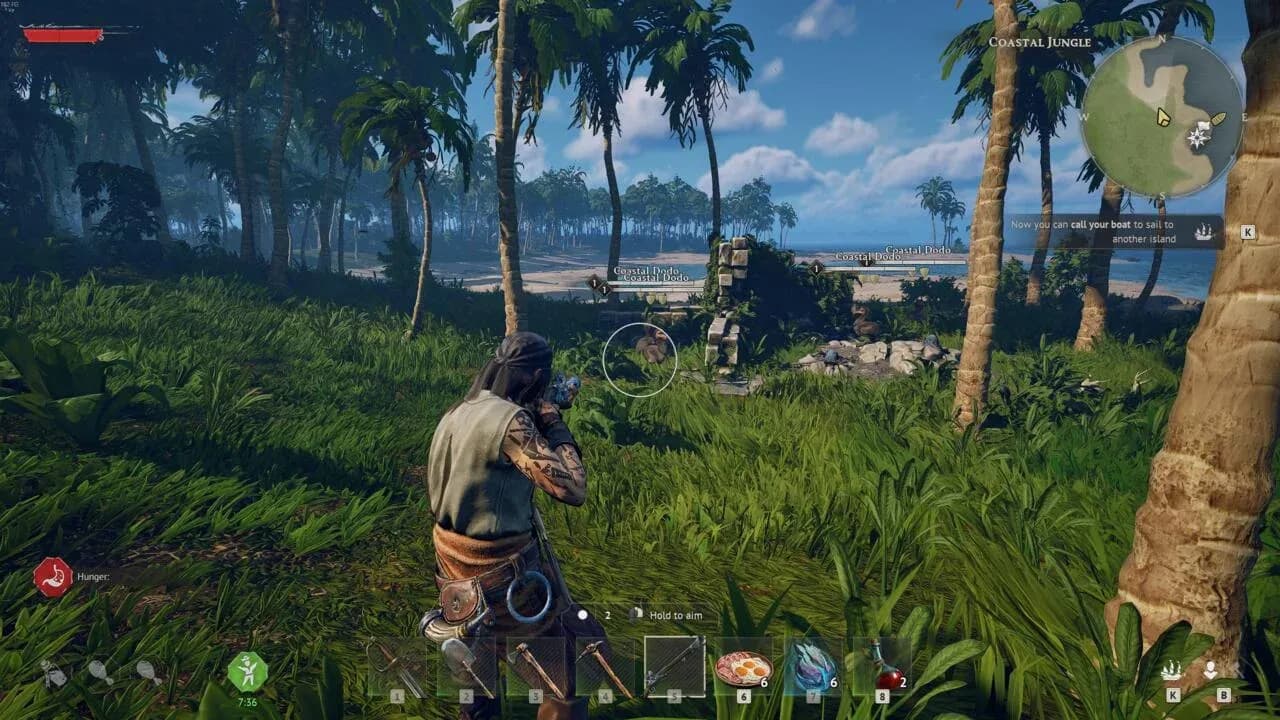Click the ship icon in bottom-right corner

point(1172,671)
